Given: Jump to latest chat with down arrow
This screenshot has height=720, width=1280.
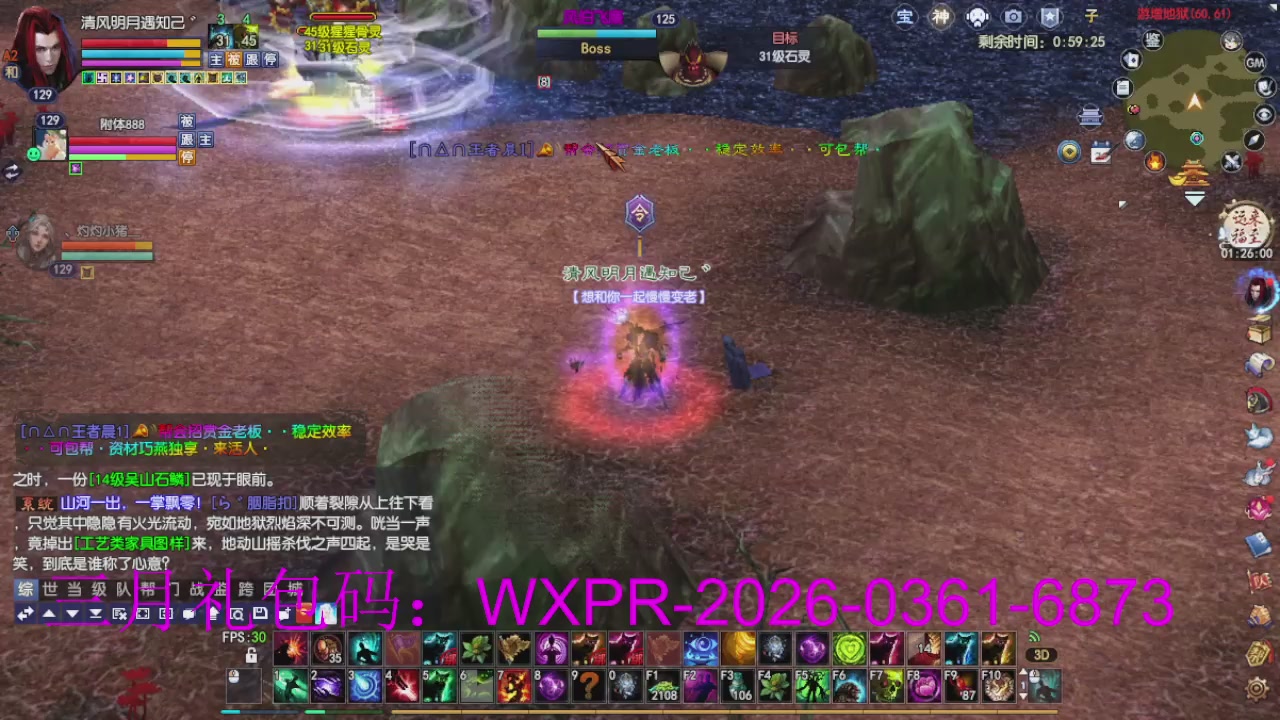Looking at the screenshot, I should 74,614.
